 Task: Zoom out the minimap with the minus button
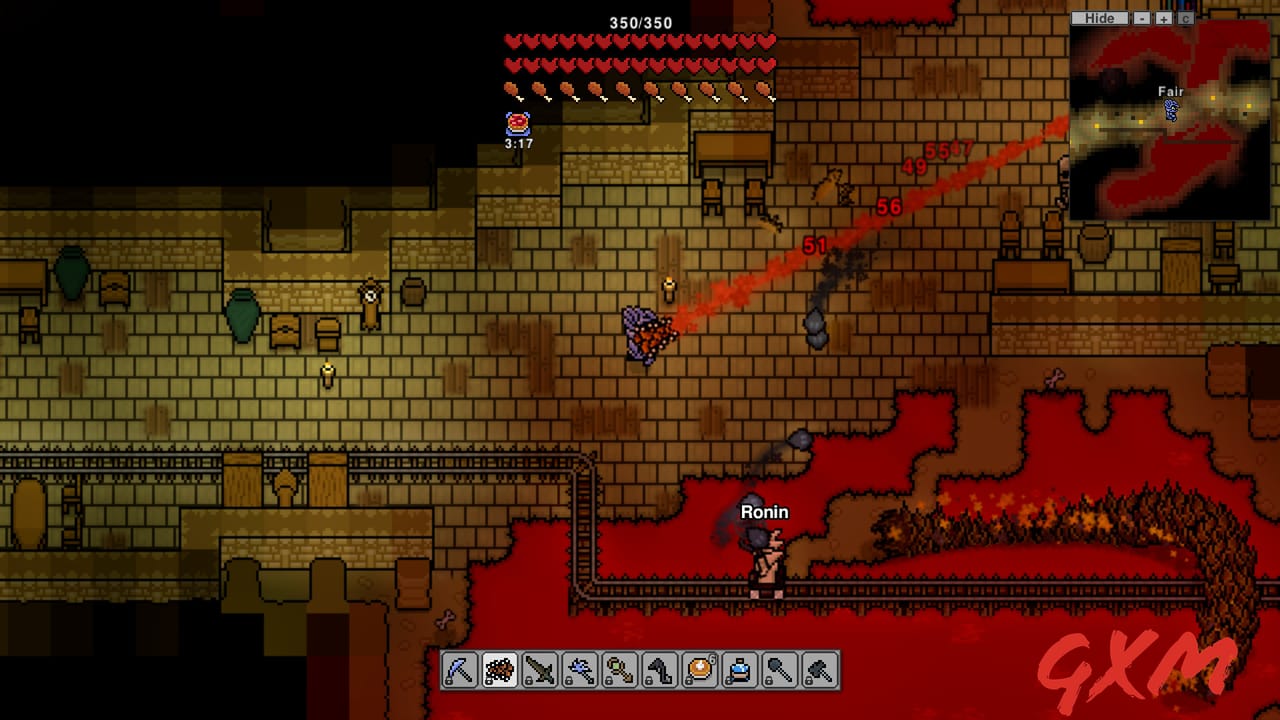point(1140,18)
